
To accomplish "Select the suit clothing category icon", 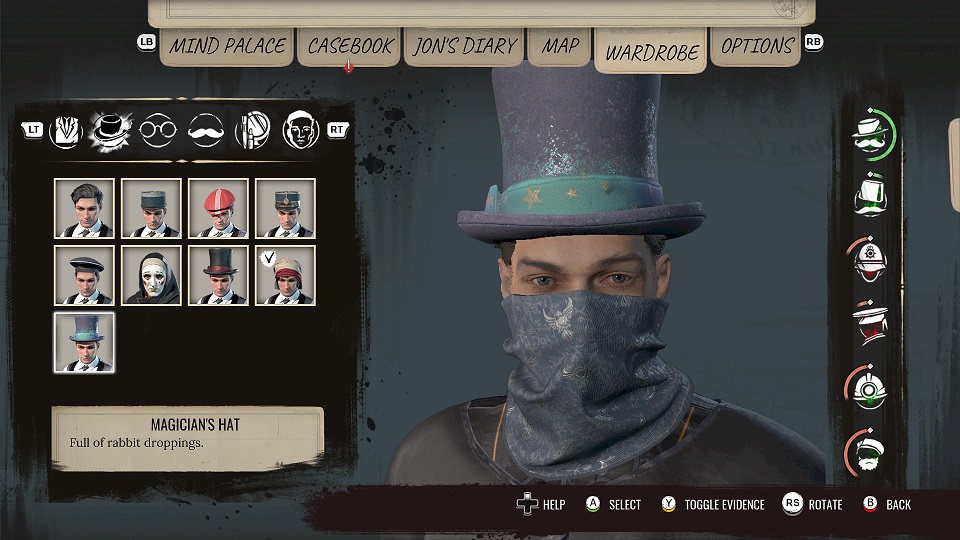I will [x=64, y=129].
